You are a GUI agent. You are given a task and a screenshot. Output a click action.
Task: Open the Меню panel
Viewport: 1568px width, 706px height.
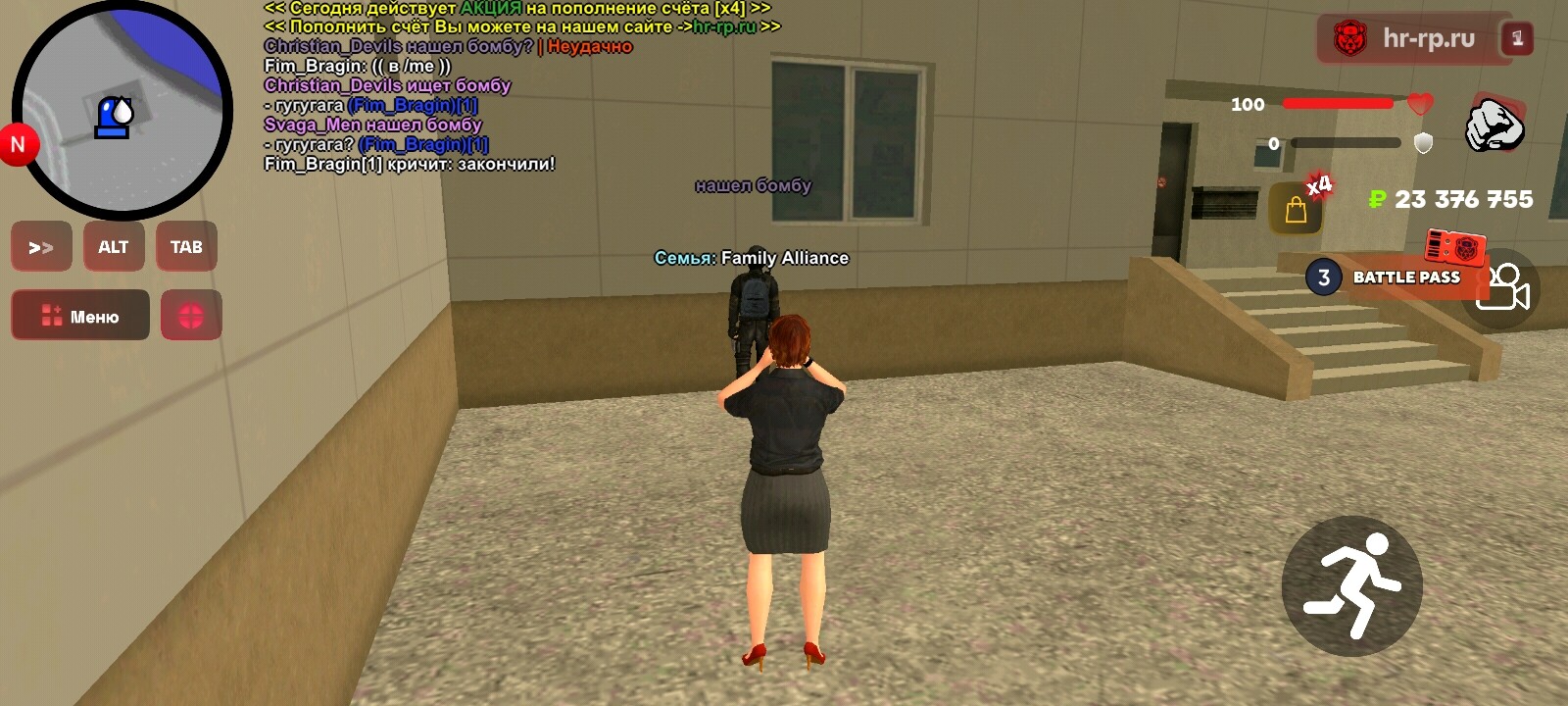click(x=78, y=315)
